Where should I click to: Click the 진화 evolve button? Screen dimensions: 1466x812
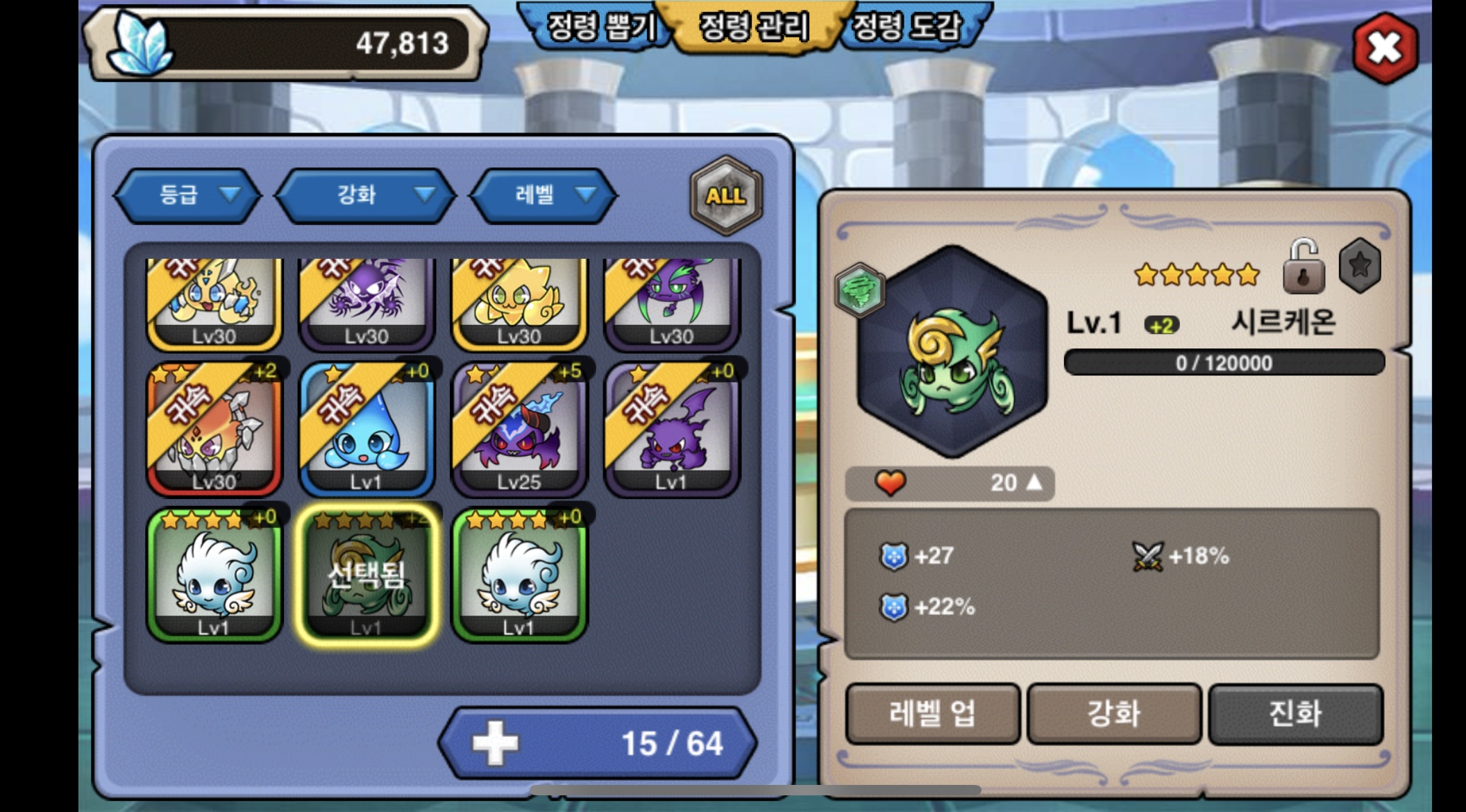tap(1295, 713)
